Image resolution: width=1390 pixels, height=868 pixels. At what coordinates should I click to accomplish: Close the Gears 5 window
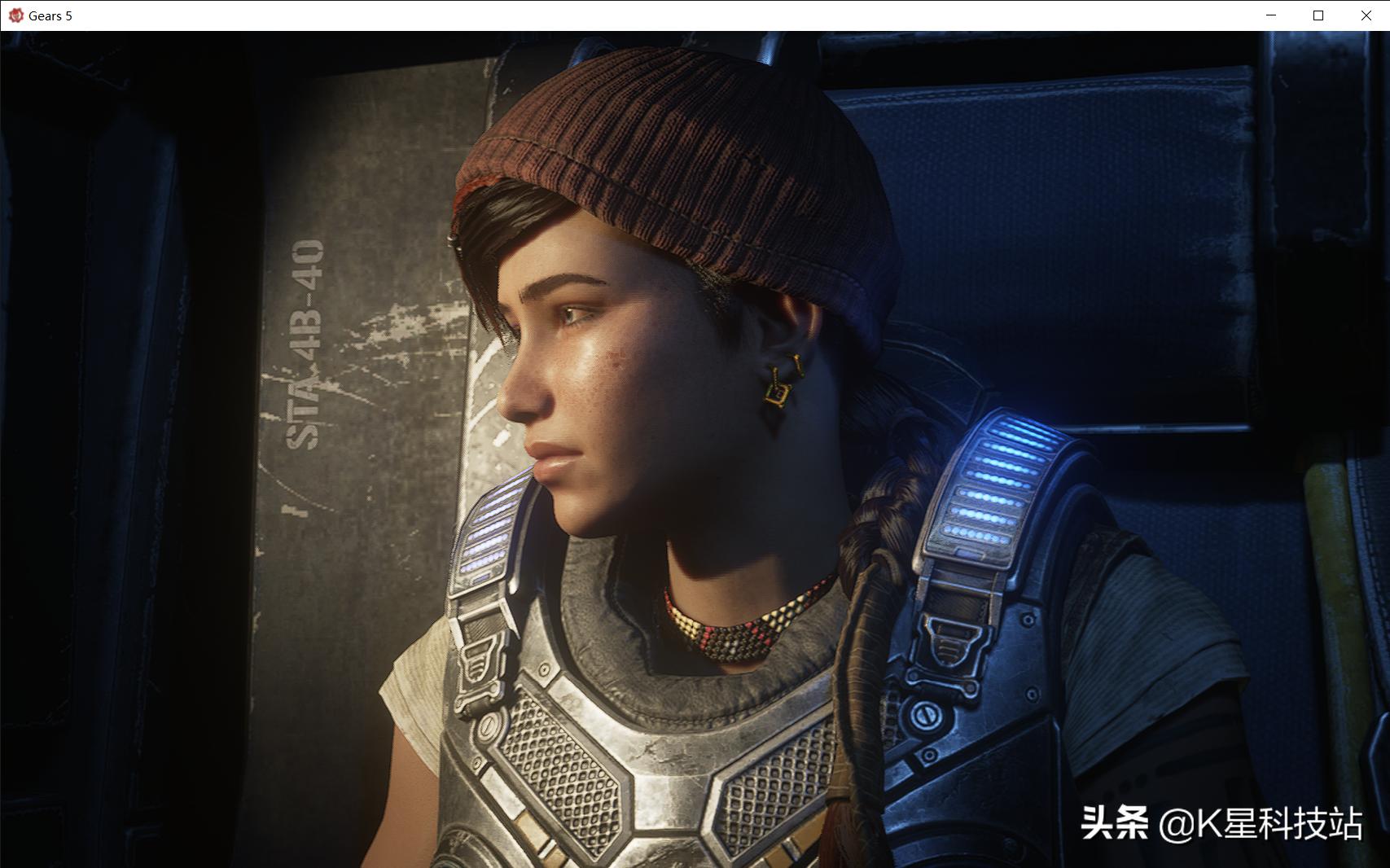[1366, 15]
